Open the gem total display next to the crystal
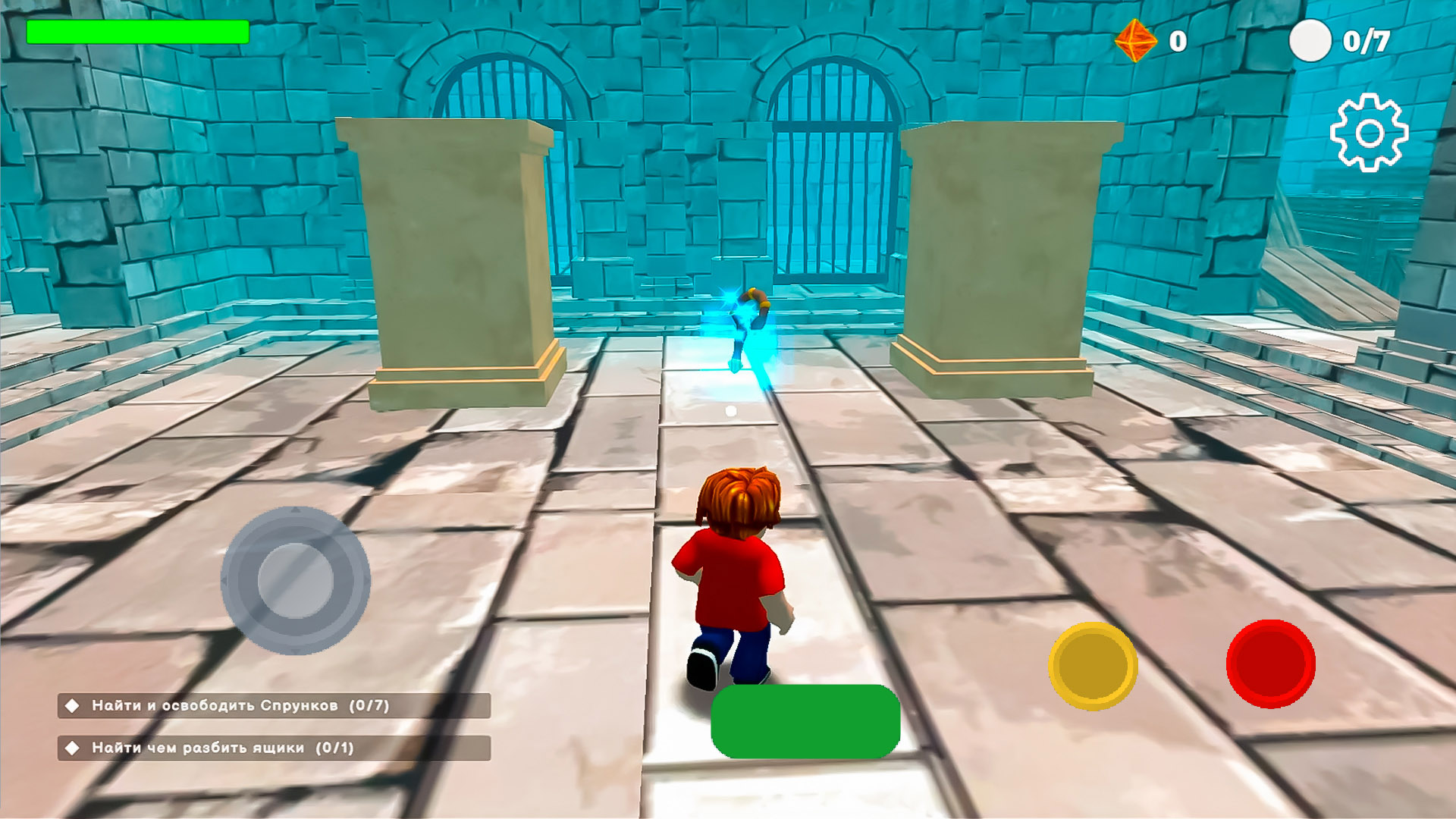 1178,42
